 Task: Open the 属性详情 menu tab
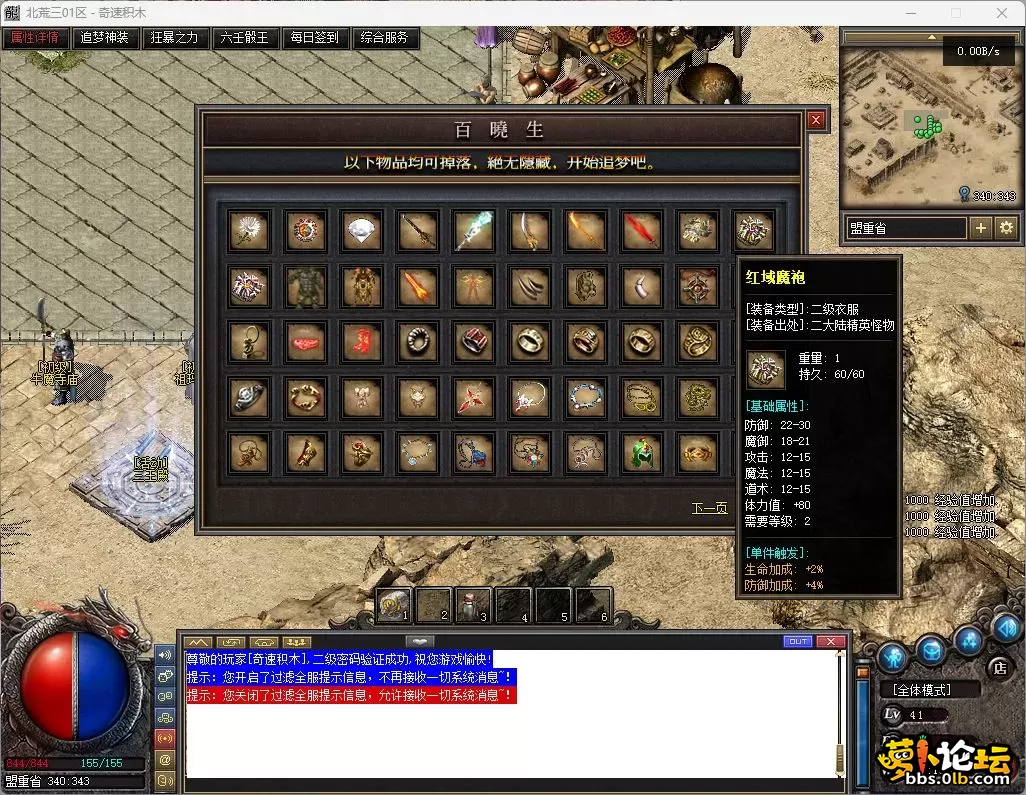click(x=35, y=38)
